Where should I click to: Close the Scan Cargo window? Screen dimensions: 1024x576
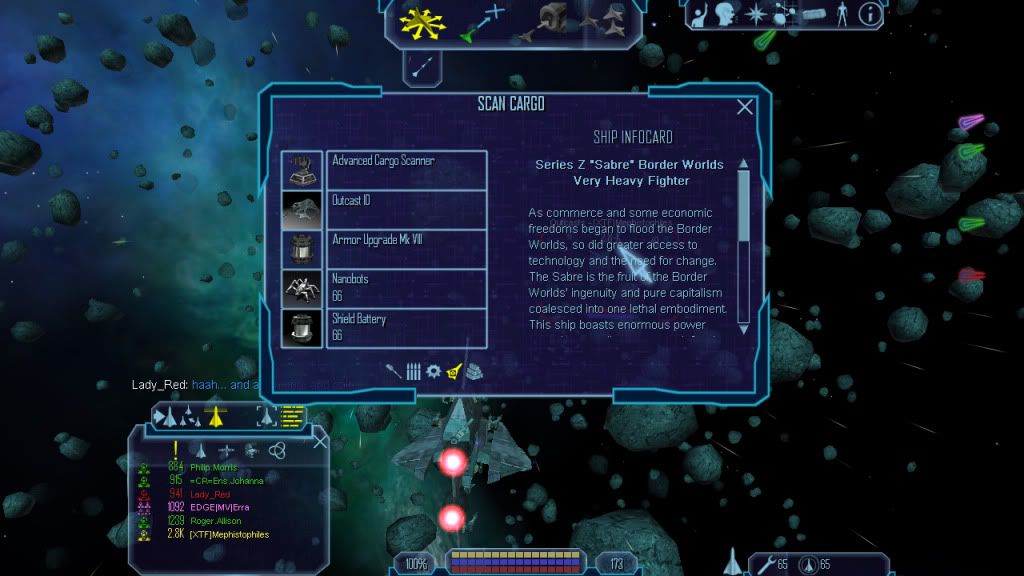745,107
